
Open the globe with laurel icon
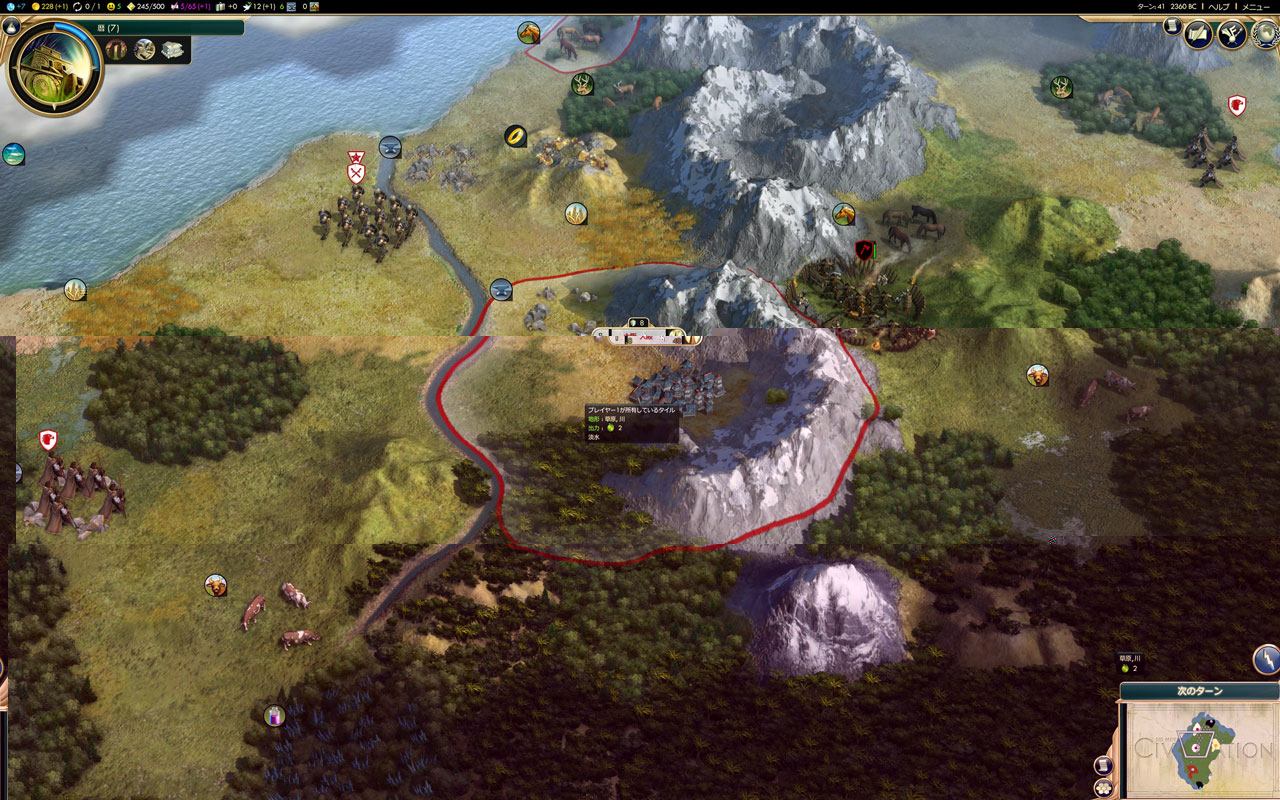point(1266,35)
